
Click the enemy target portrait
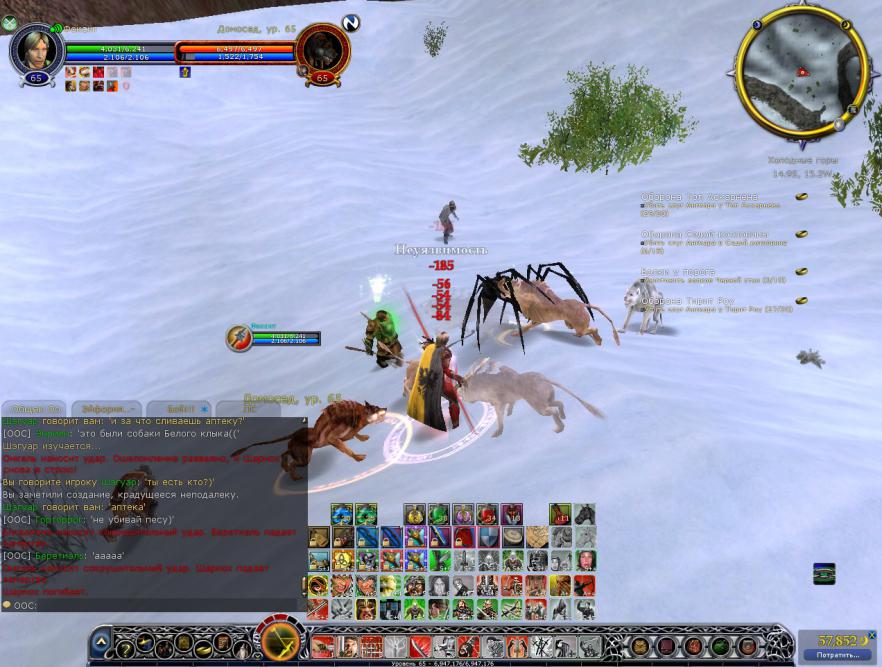(322, 49)
